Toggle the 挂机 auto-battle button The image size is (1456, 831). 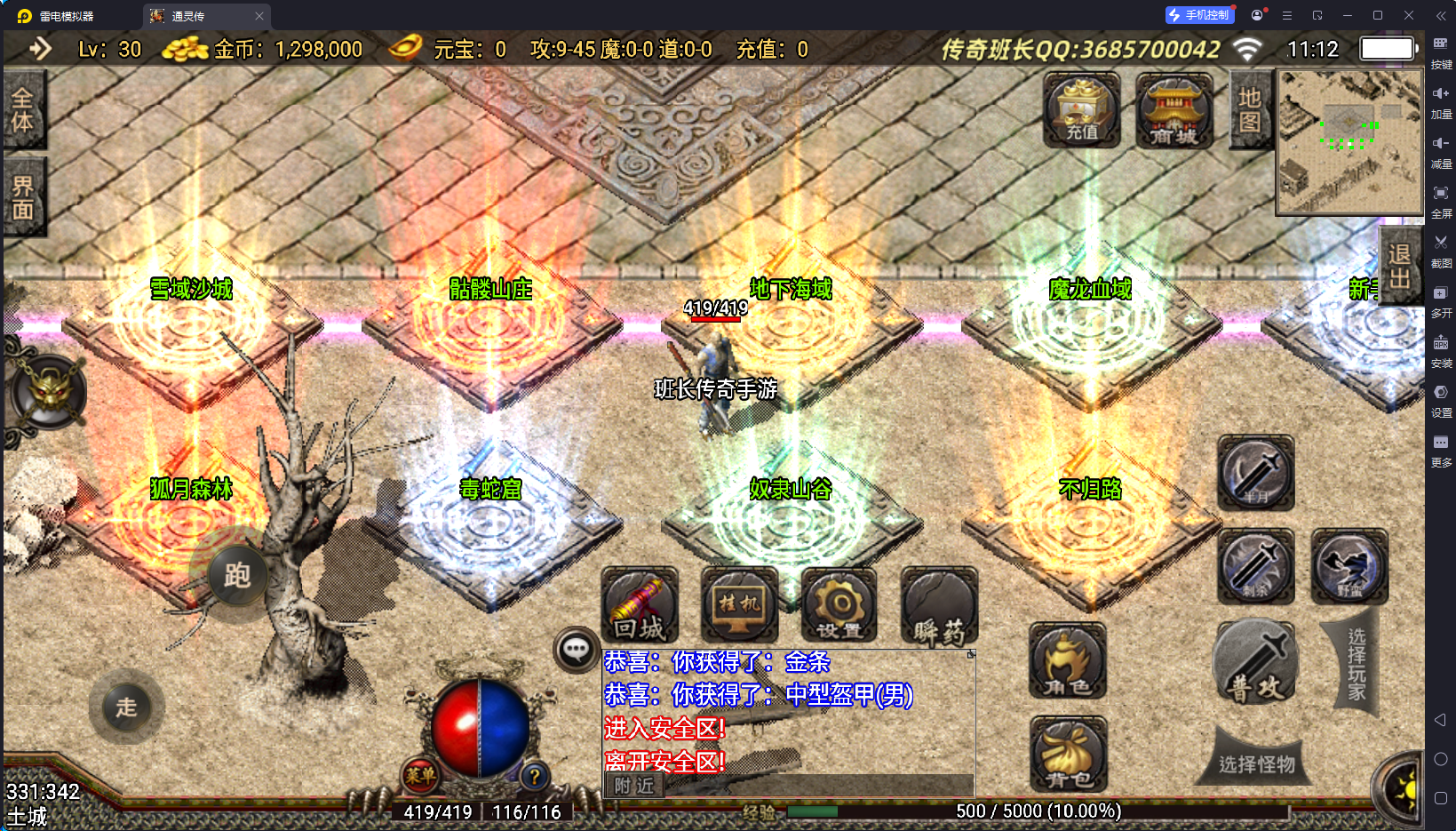(x=739, y=606)
